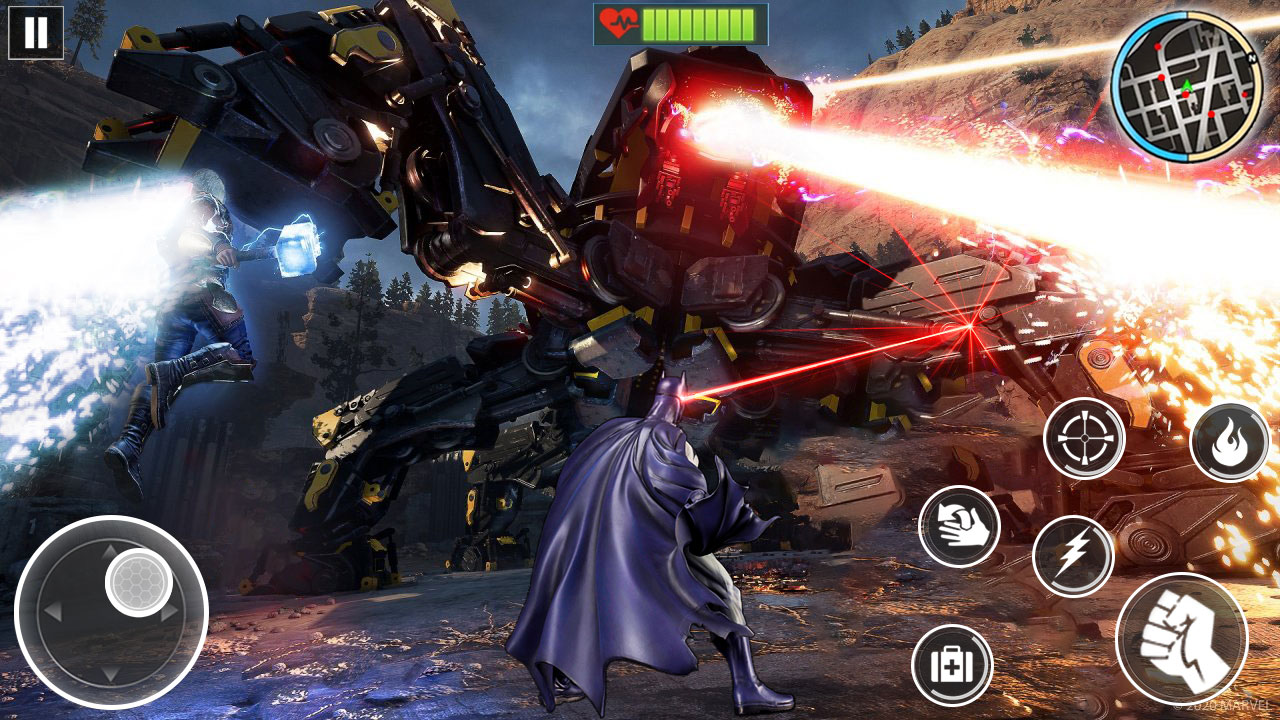Tap the N marker on the minimap
This screenshot has height=720, width=1280.
tap(1252, 58)
